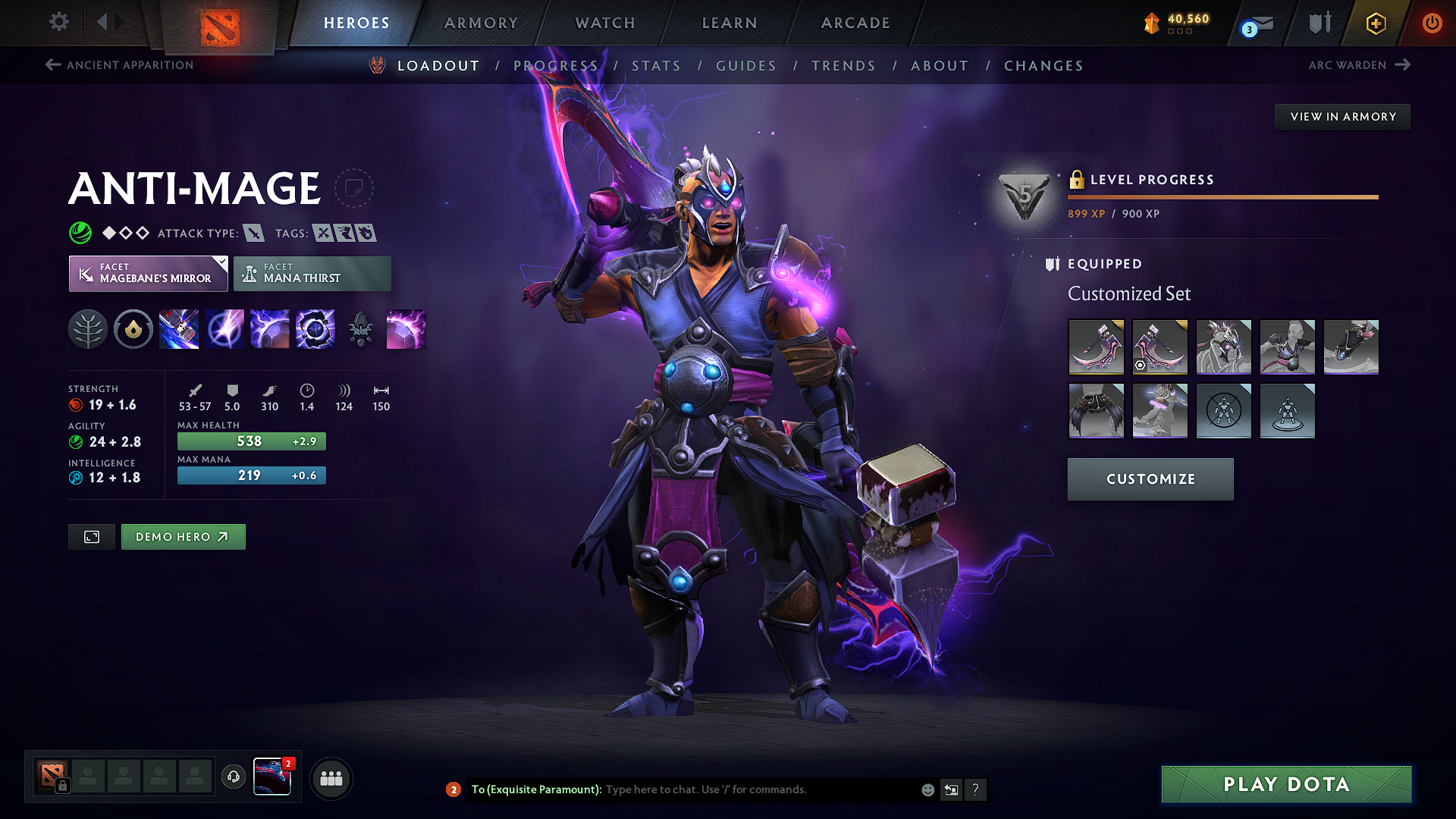Open the Dota Plus hexagon icon
The width and height of the screenshot is (1456, 819).
point(1375,23)
